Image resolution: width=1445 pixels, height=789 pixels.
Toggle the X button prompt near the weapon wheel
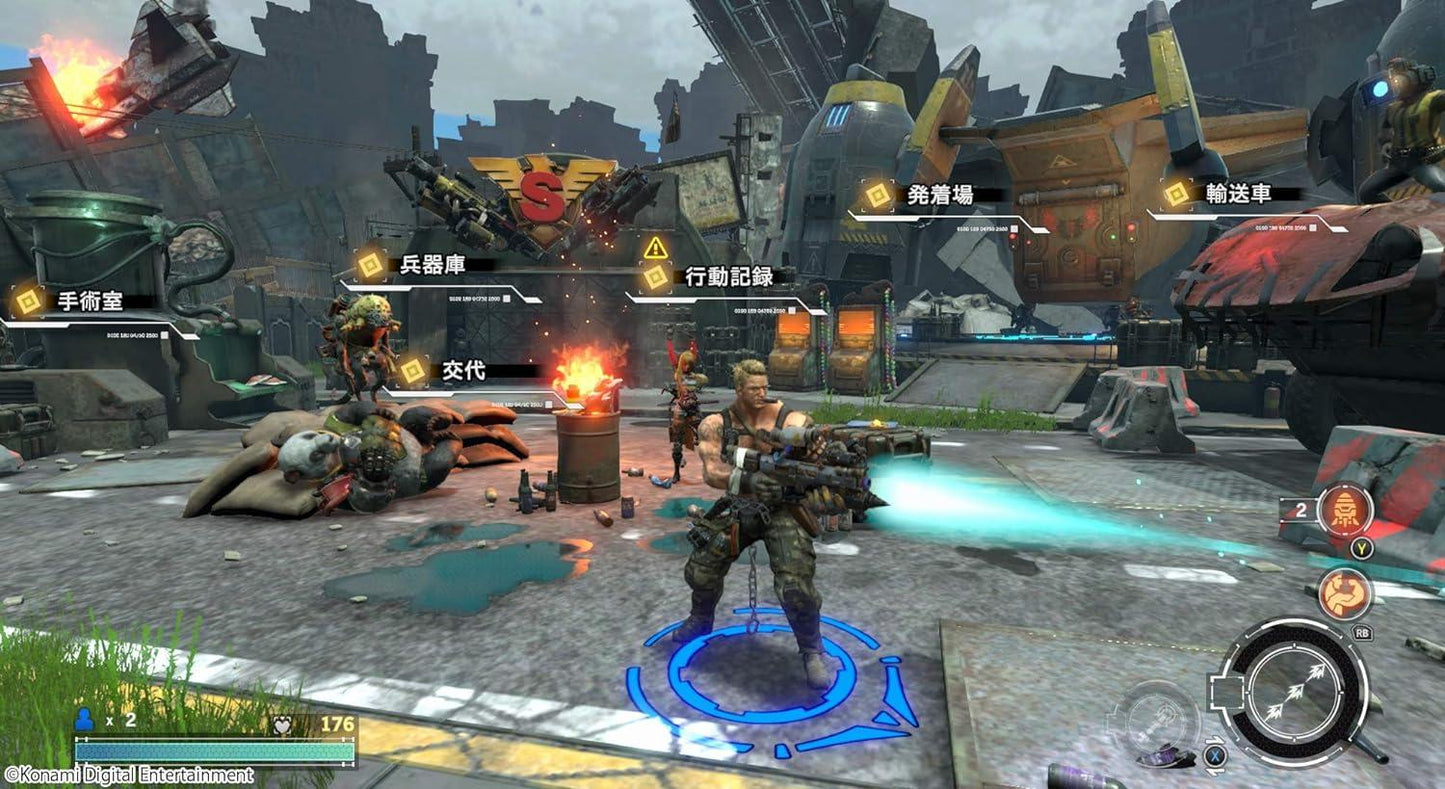tap(1215, 754)
